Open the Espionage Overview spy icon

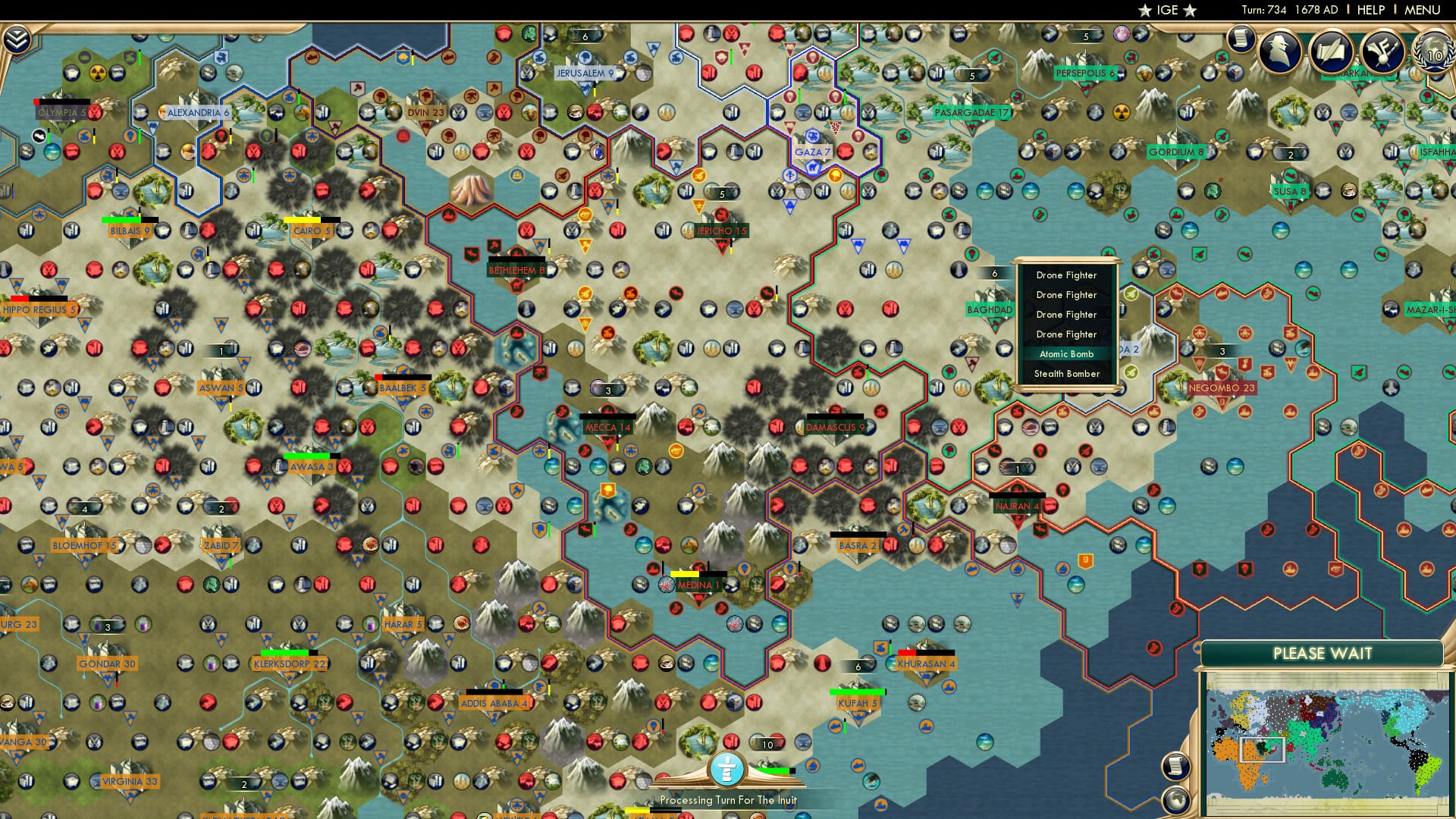point(1281,51)
